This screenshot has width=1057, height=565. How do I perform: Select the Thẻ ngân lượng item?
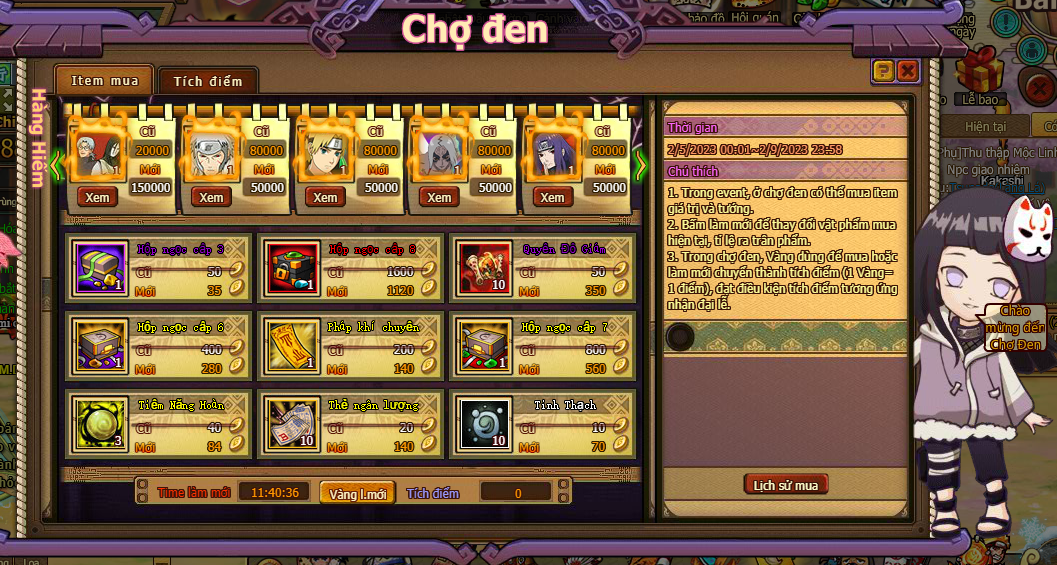[x=294, y=422]
